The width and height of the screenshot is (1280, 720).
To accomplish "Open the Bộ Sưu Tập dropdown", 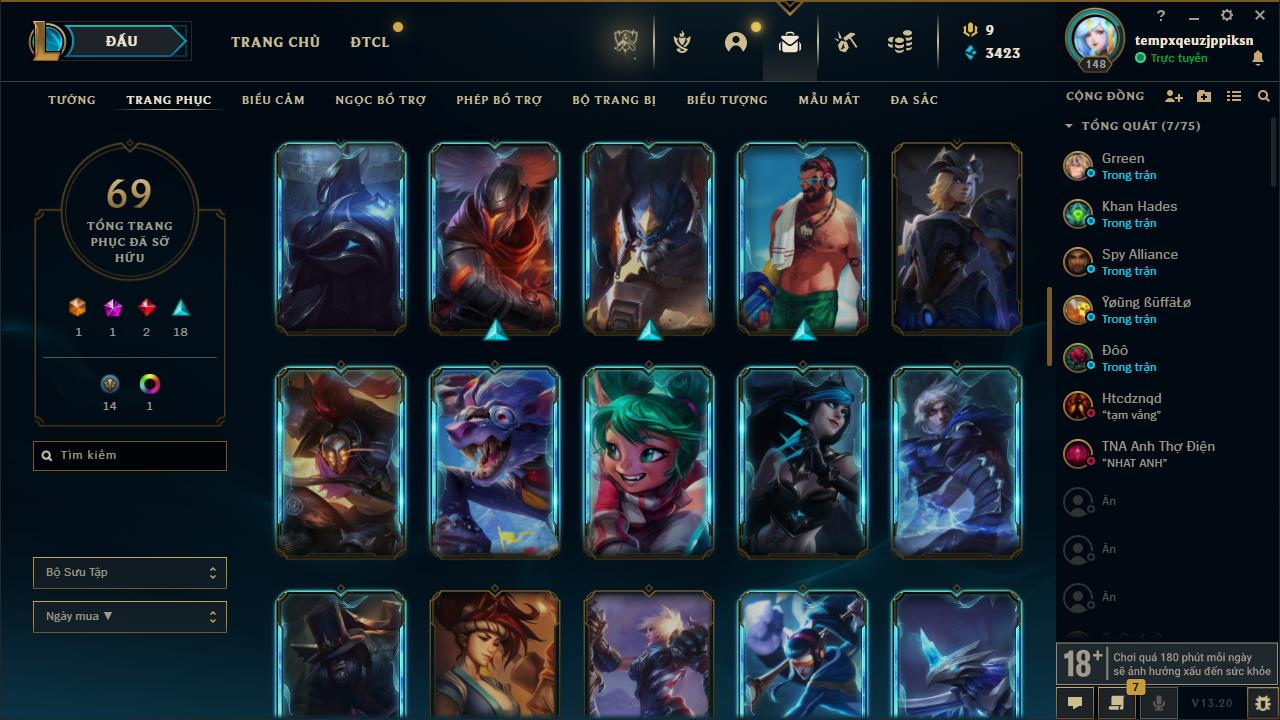I will tap(130, 573).
